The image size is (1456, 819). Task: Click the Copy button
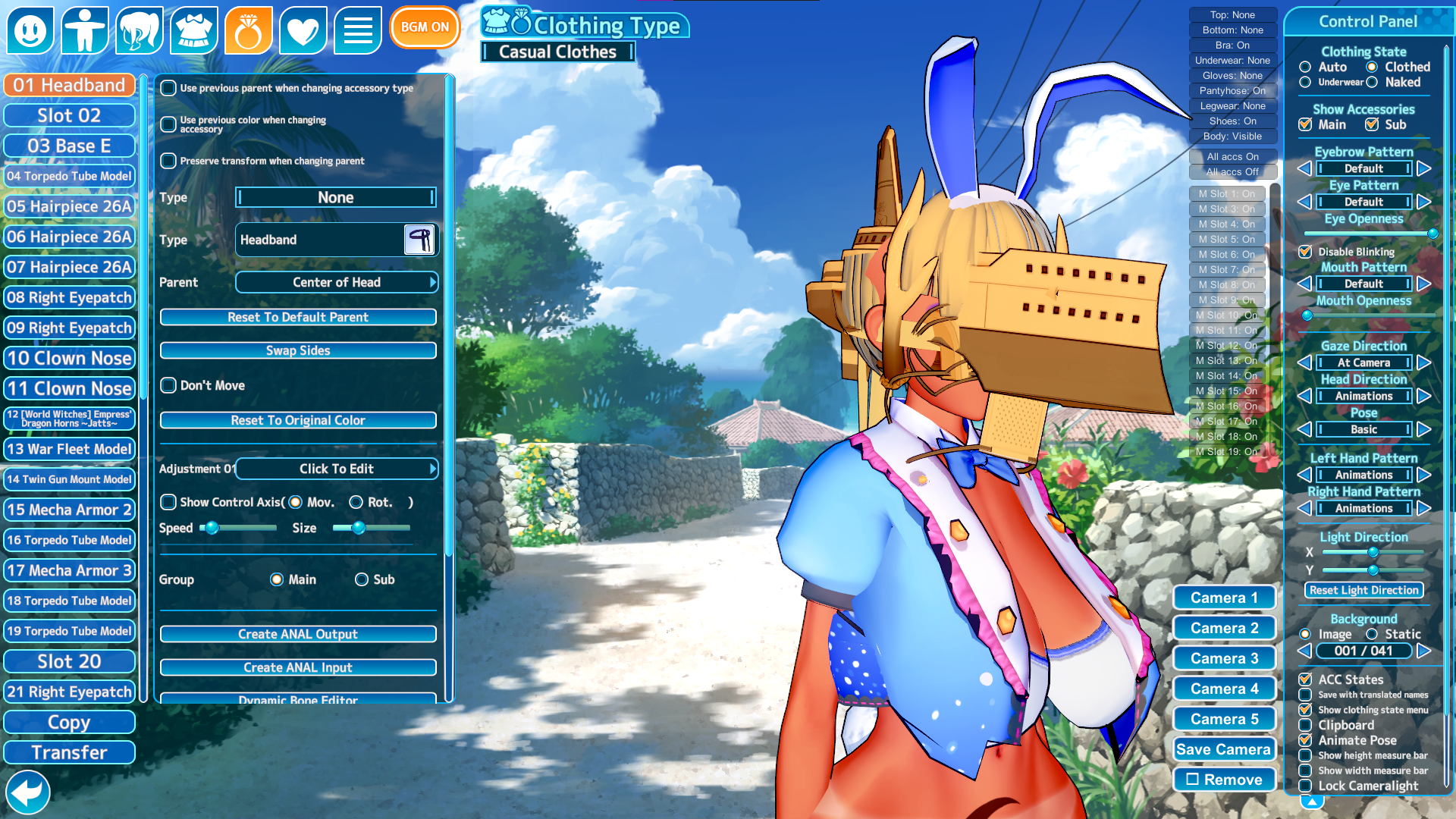(69, 722)
